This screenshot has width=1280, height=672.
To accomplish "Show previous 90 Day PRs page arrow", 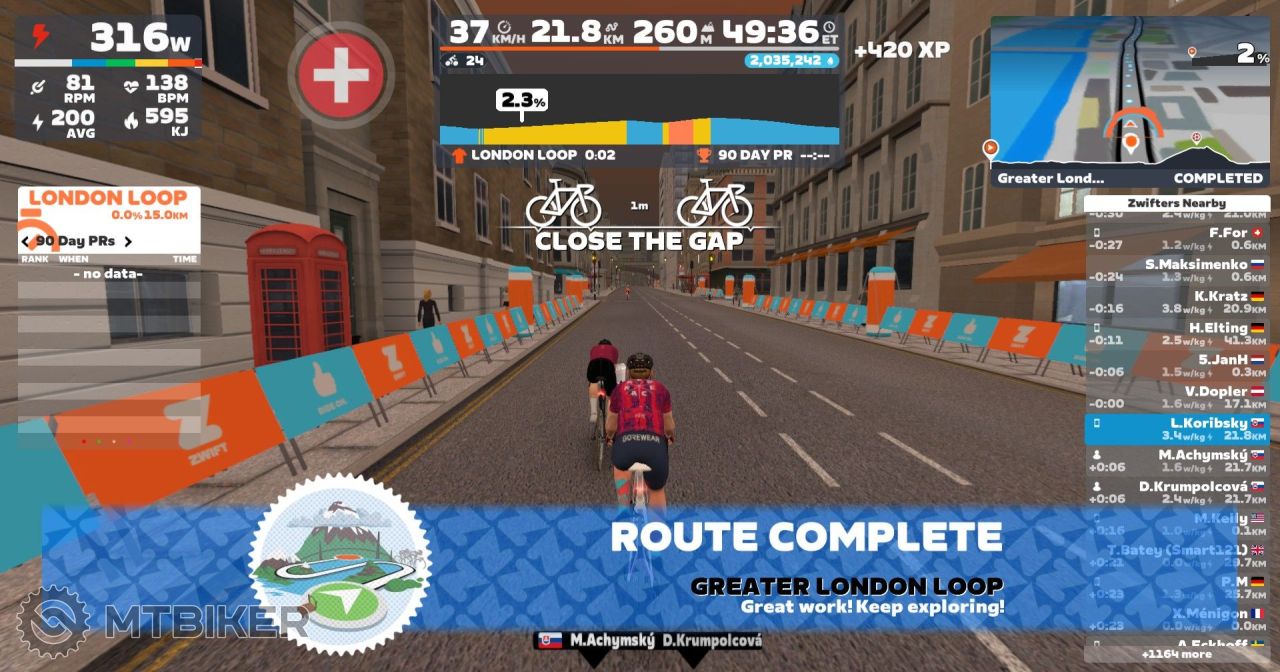I will coord(27,241).
